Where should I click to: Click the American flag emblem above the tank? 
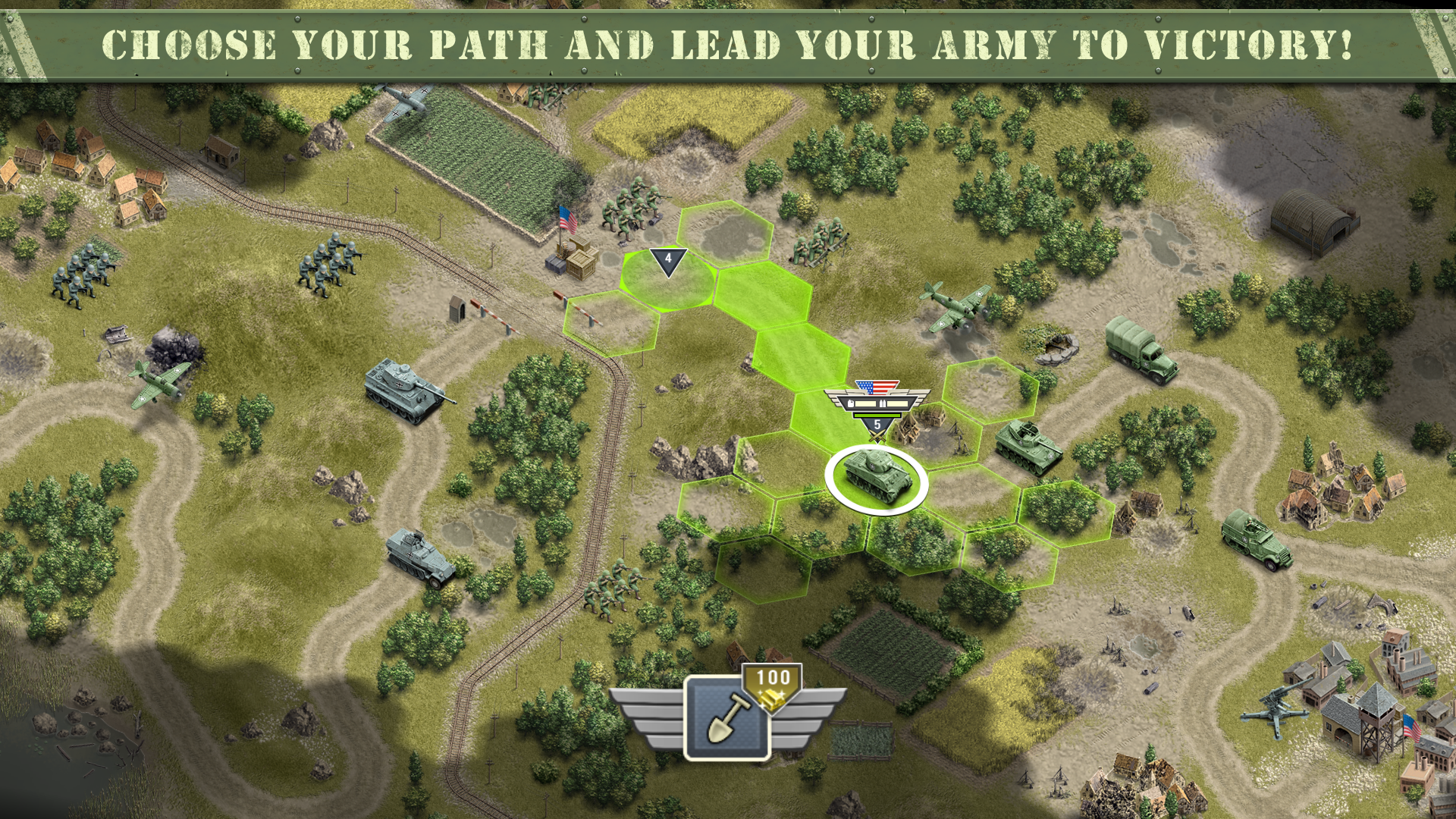tap(877, 388)
